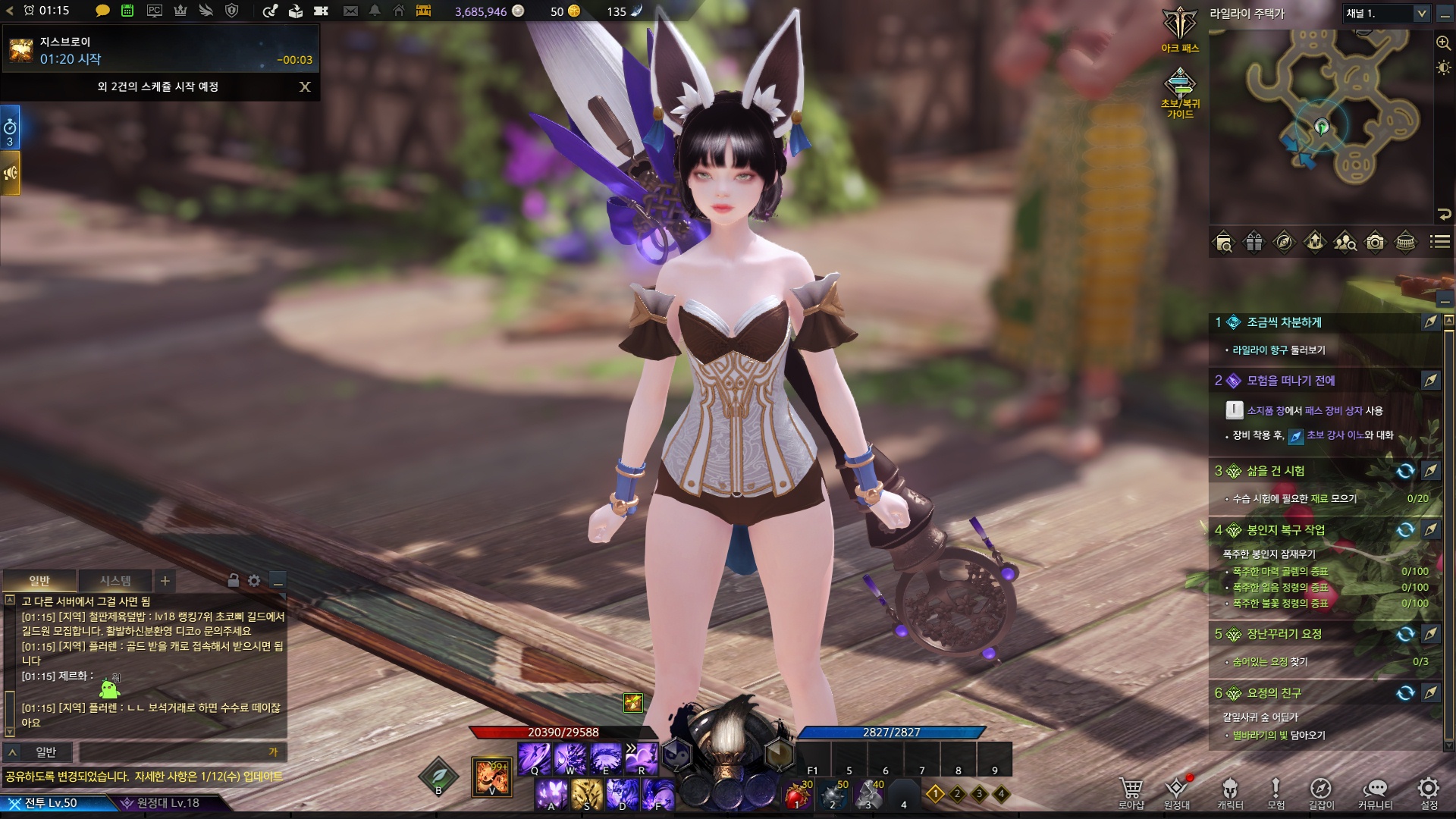
Task: Open the 아크 패스 icon
Action: pyautogui.click(x=1180, y=30)
